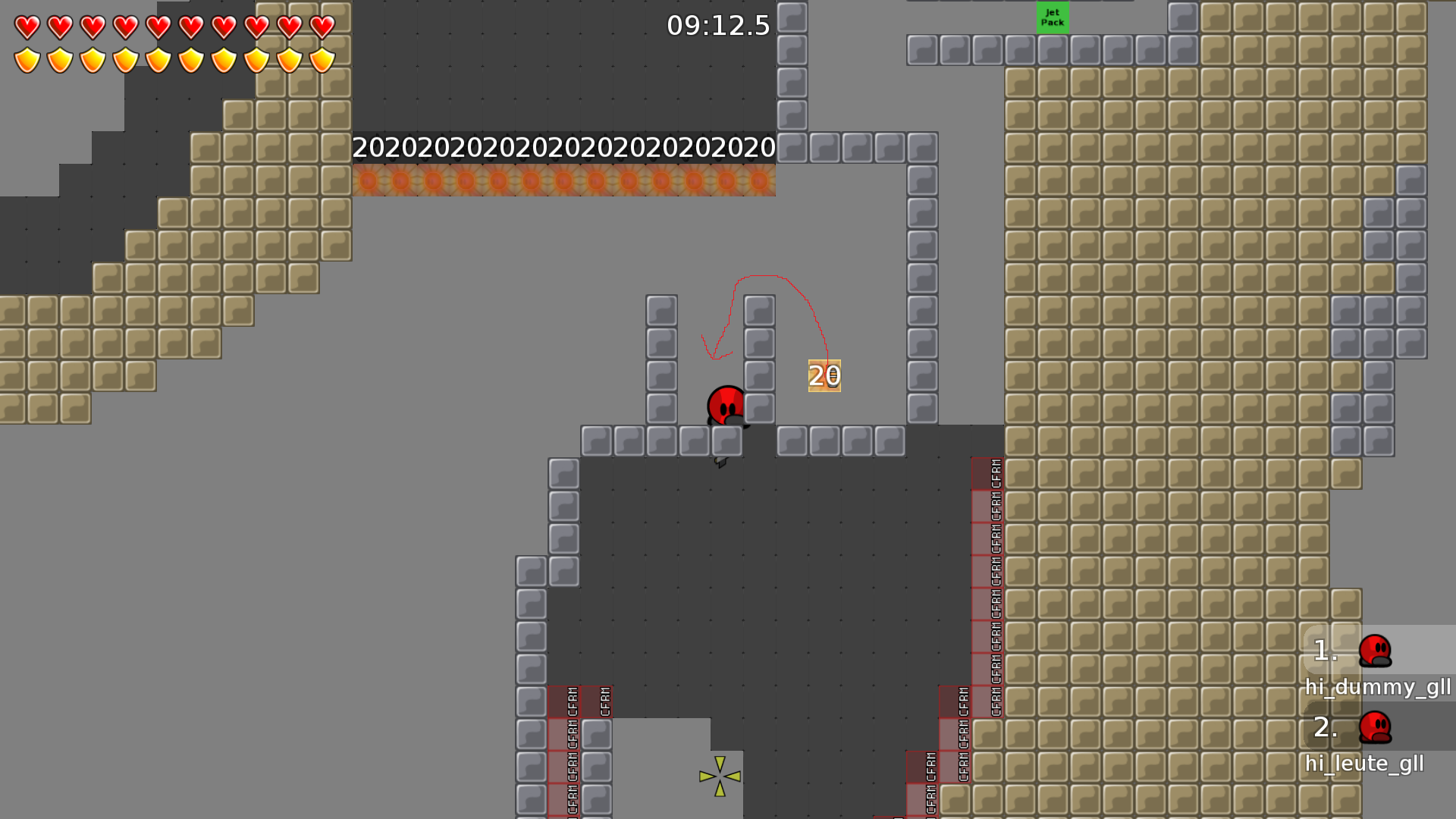
Task: Click the rank 1 label on the scoreboard
Action: click(1323, 649)
